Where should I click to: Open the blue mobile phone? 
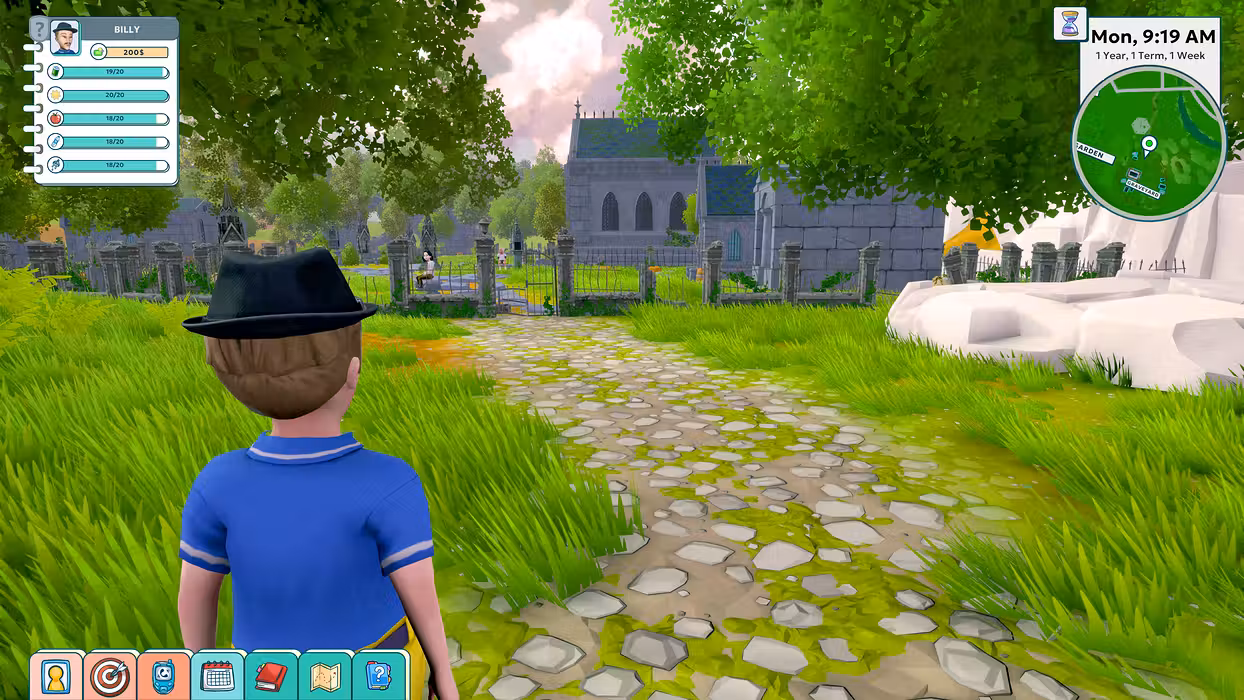163,677
